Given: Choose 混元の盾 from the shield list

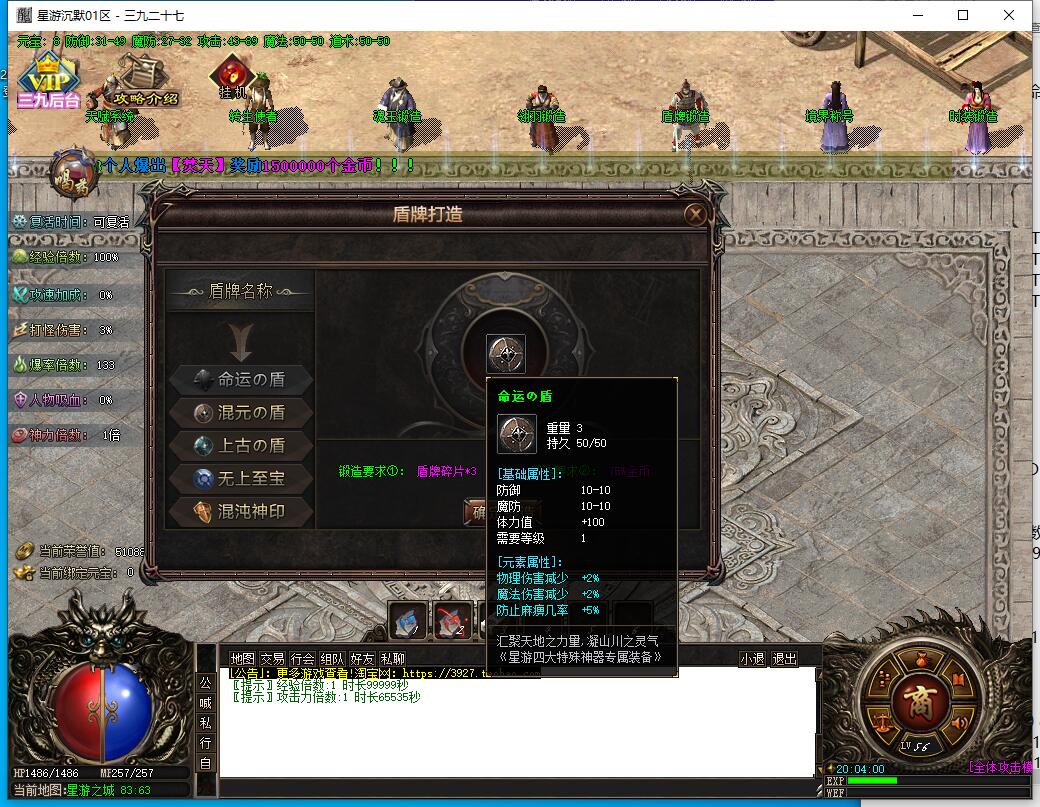Looking at the screenshot, I should click(x=240, y=412).
